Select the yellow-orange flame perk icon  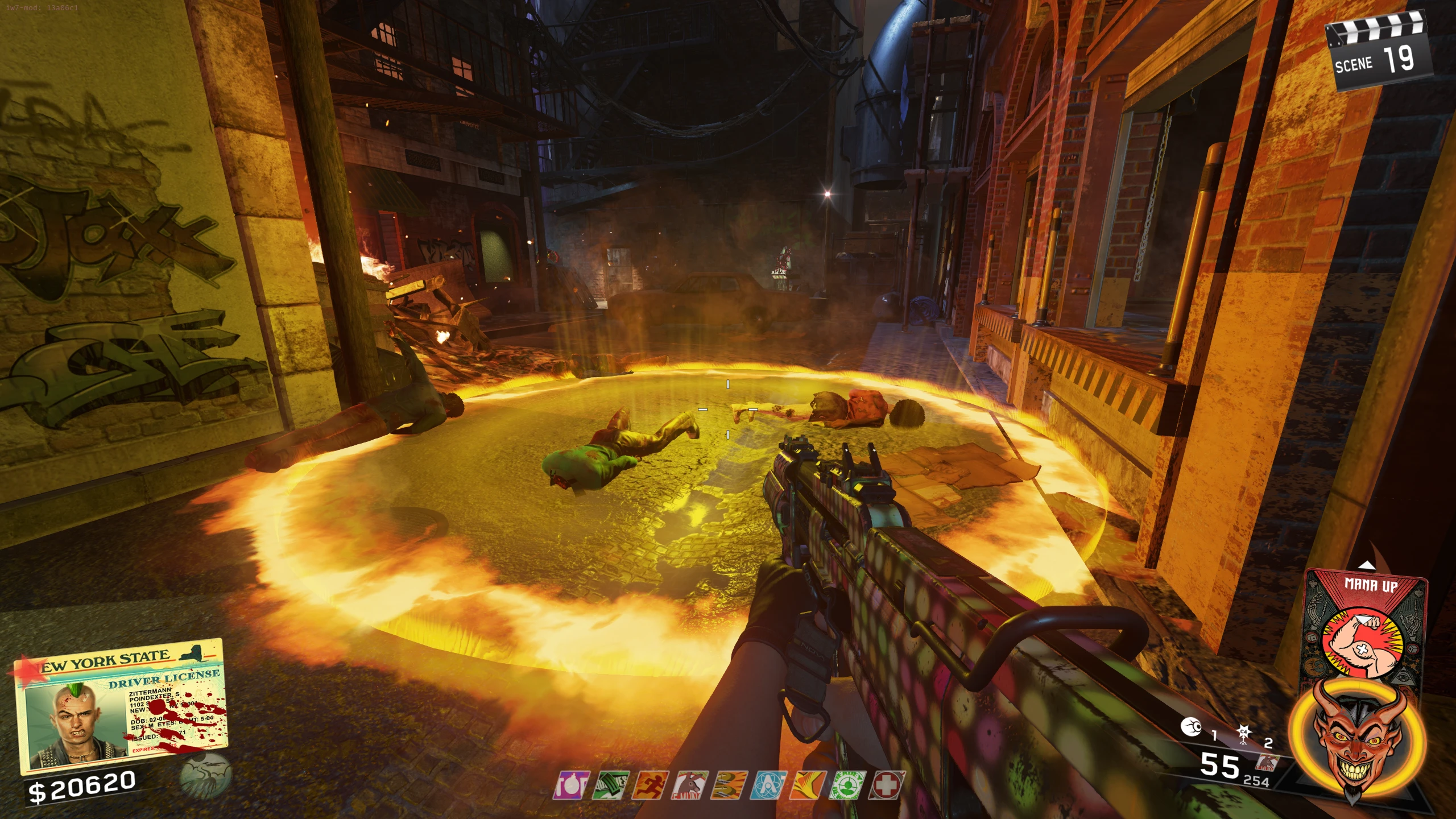[x=808, y=786]
